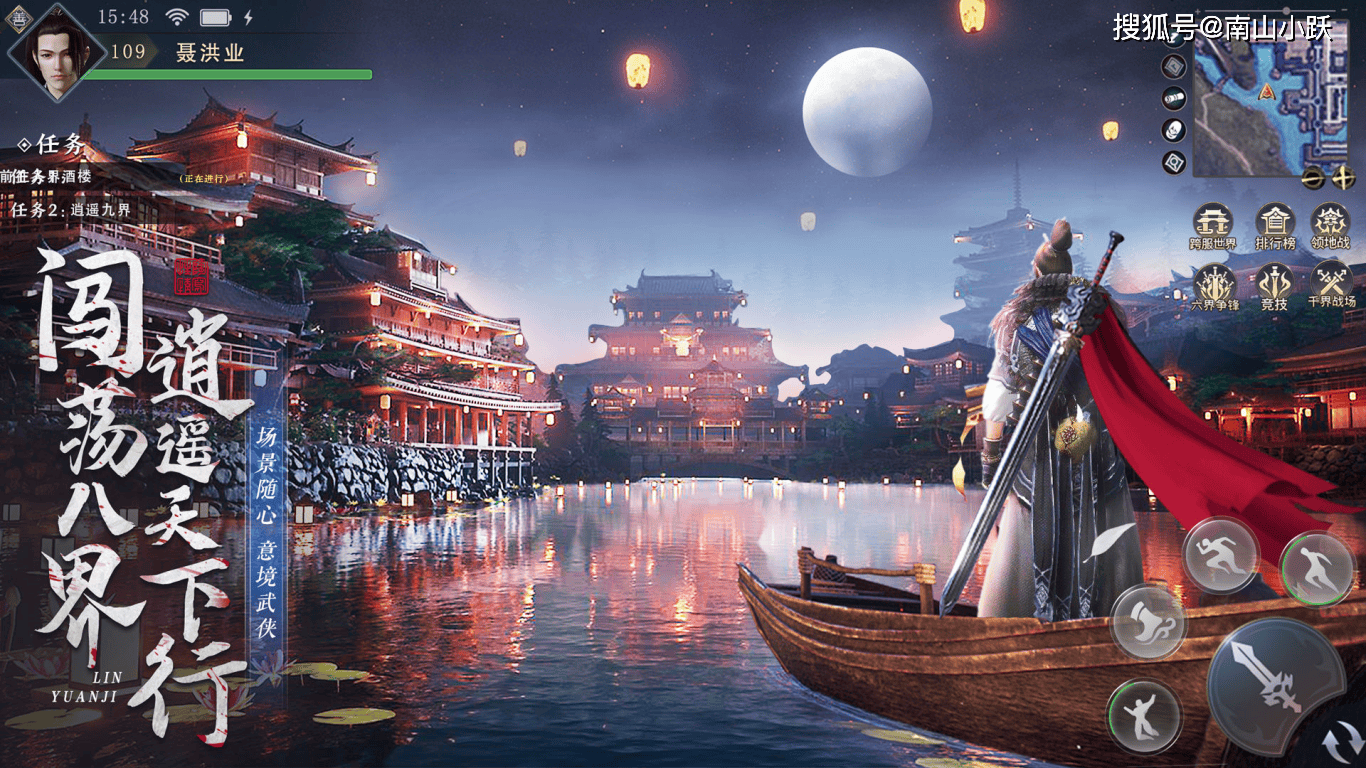Screen dimensions: 1366x768
Task: Open 六界争锋 event
Action: click(1215, 285)
